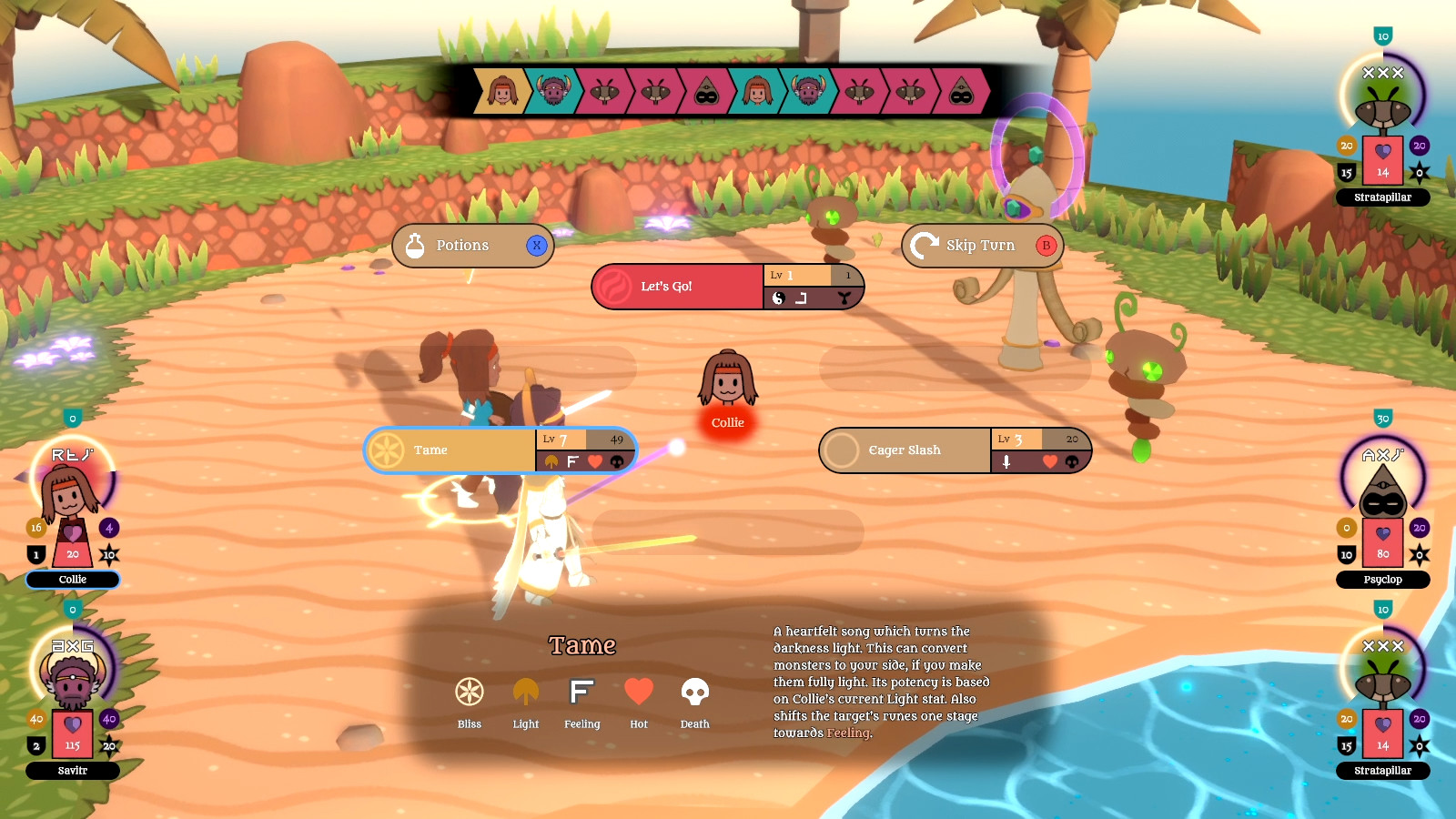Click the Feeling rune icon
The image size is (1456, 819).
(x=581, y=693)
